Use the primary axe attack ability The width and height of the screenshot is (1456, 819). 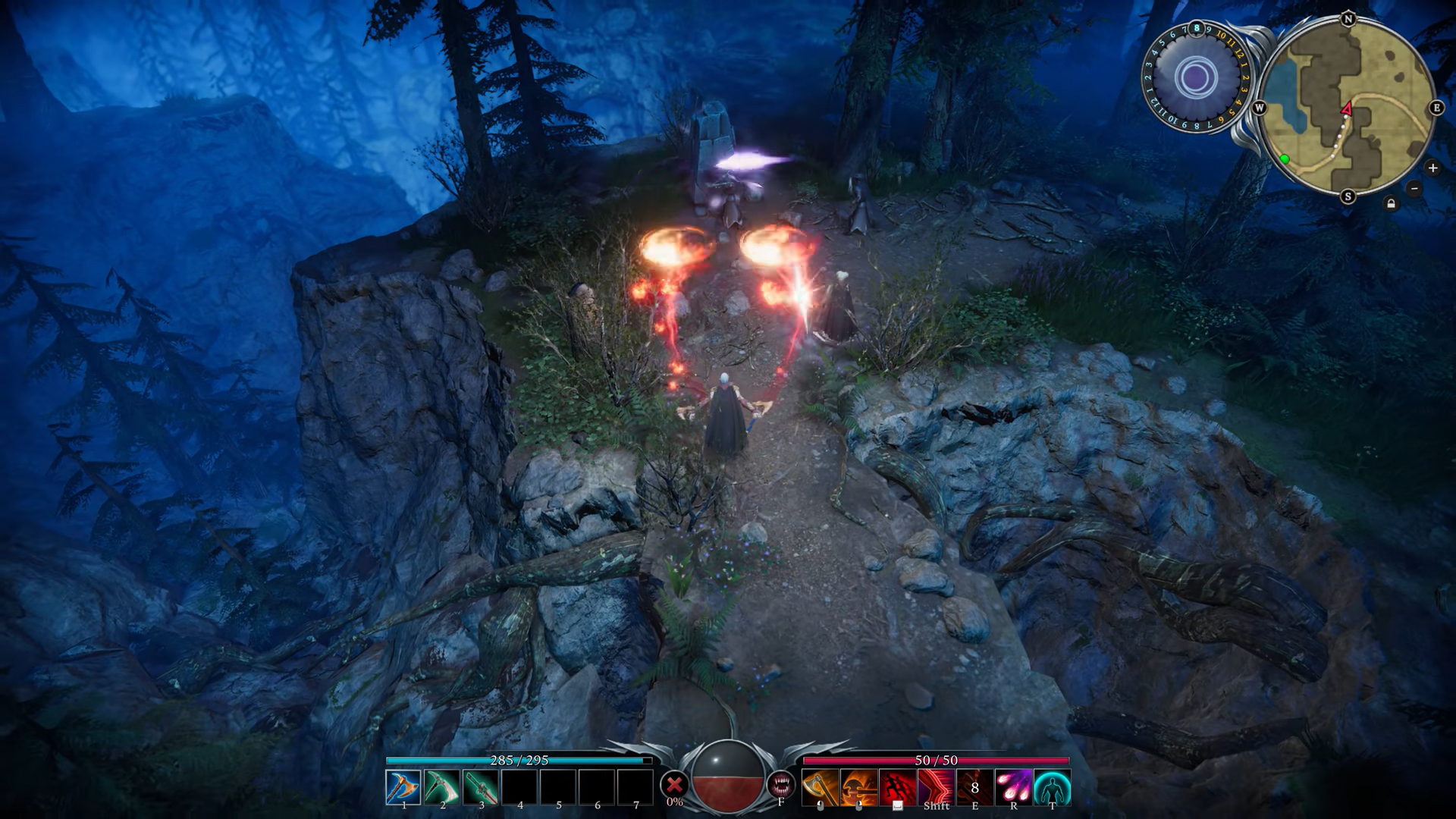(x=820, y=787)
